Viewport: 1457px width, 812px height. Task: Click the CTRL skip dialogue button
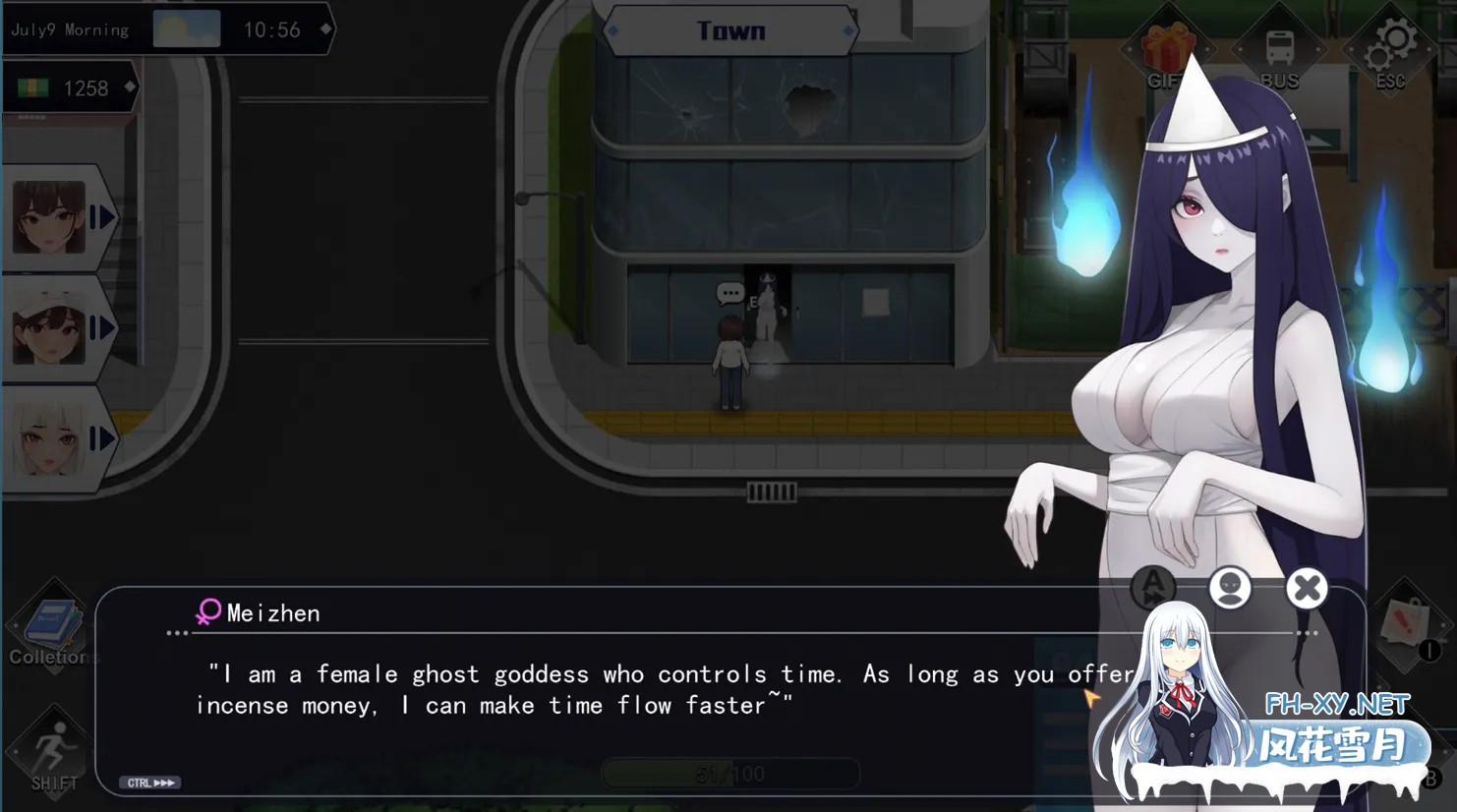click(x=150, y=783)
